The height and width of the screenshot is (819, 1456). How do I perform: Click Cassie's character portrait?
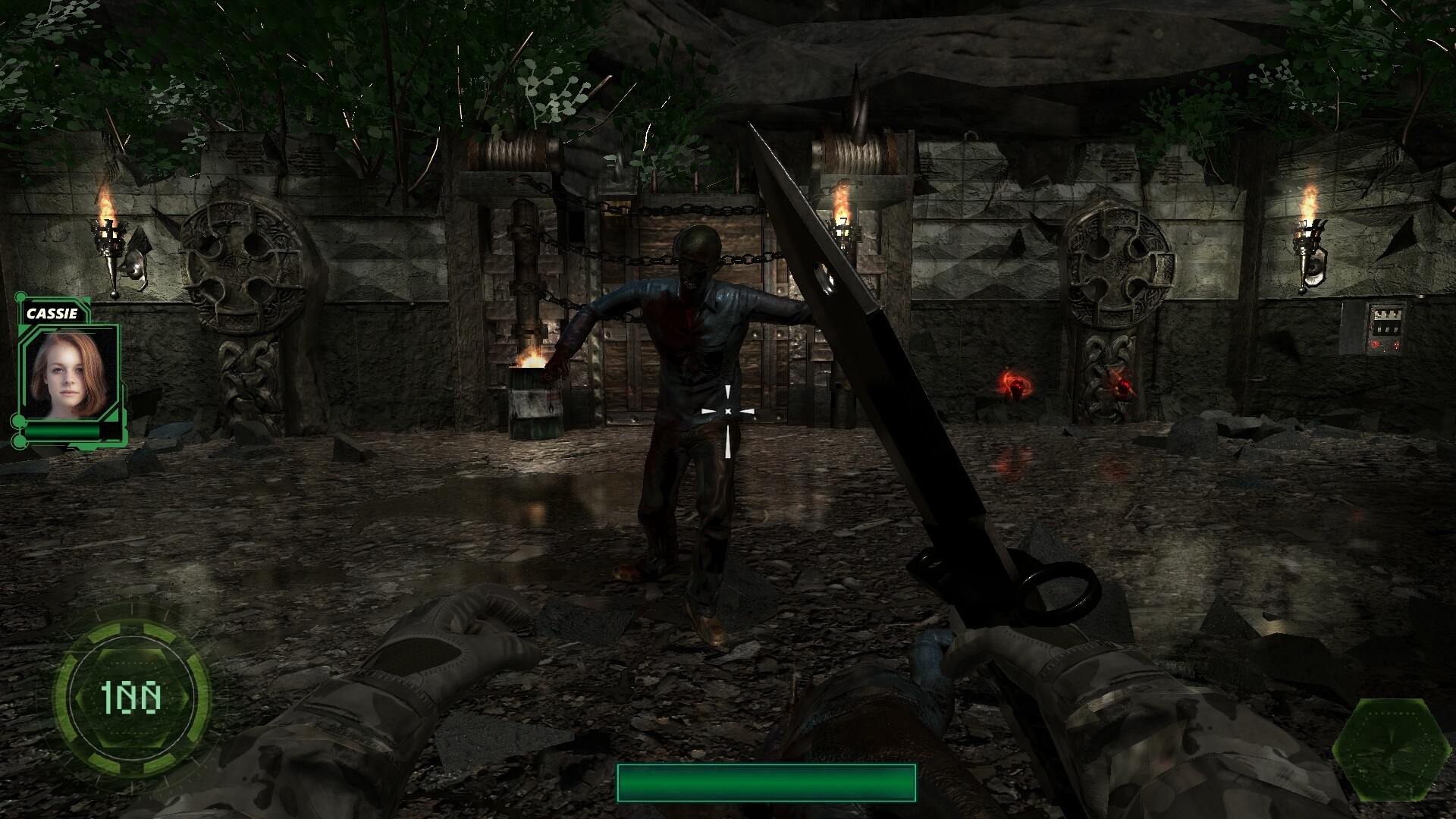click(x=68, y=373)
